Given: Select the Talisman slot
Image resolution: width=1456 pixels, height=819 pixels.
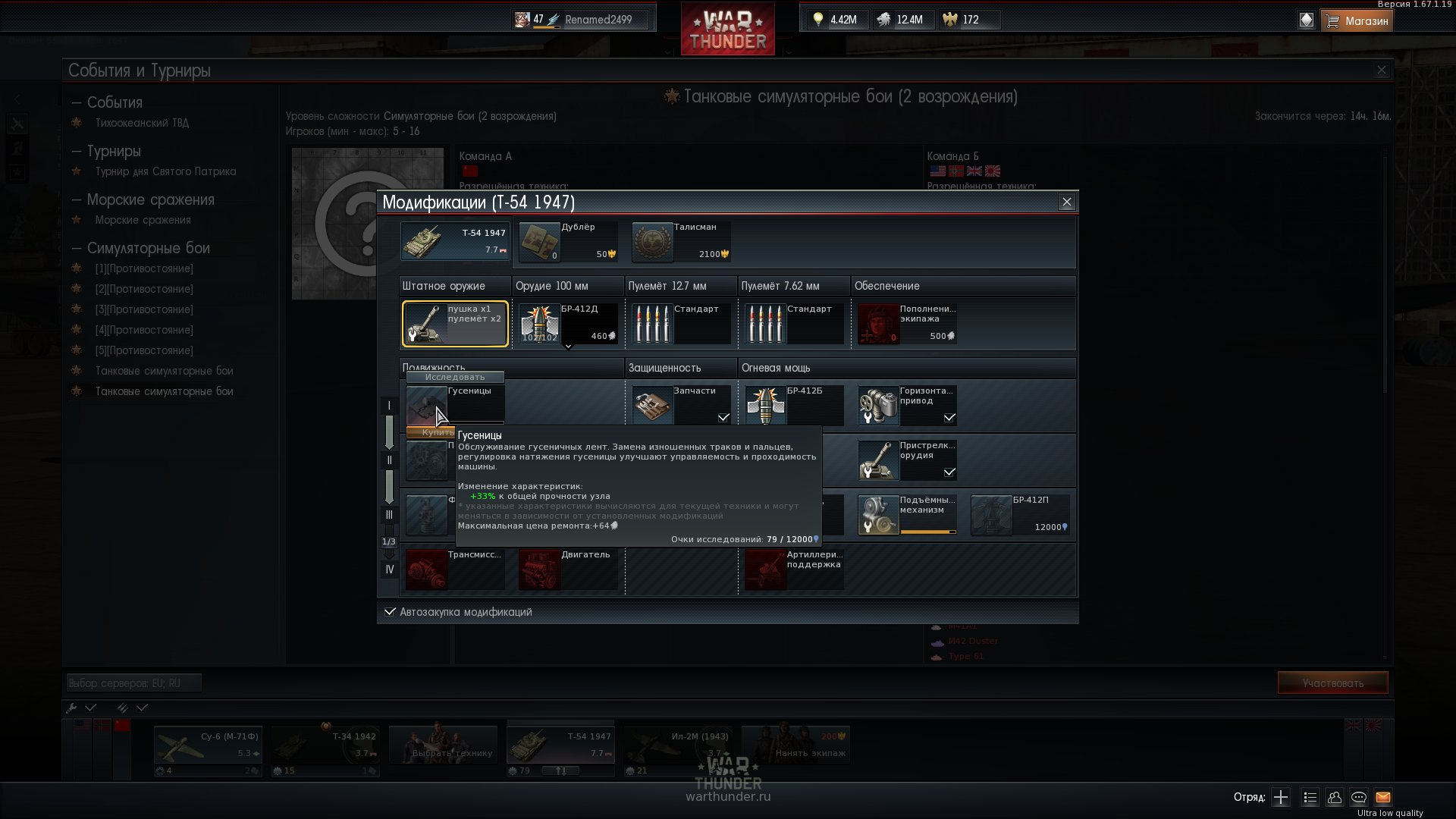Looking at the screenshot, I should [681, 241].
